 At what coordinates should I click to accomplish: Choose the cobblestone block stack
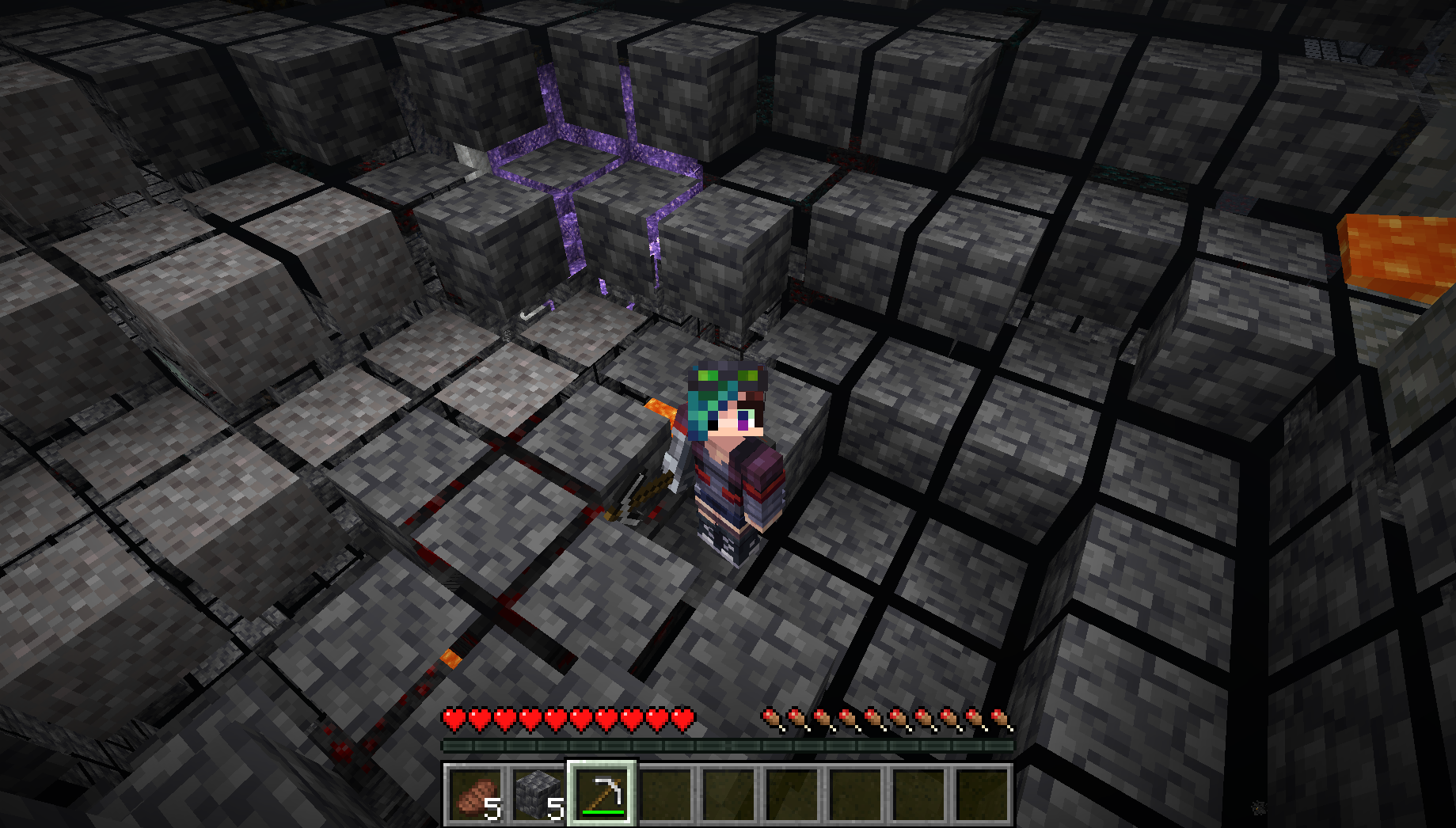tap(538, 794)
